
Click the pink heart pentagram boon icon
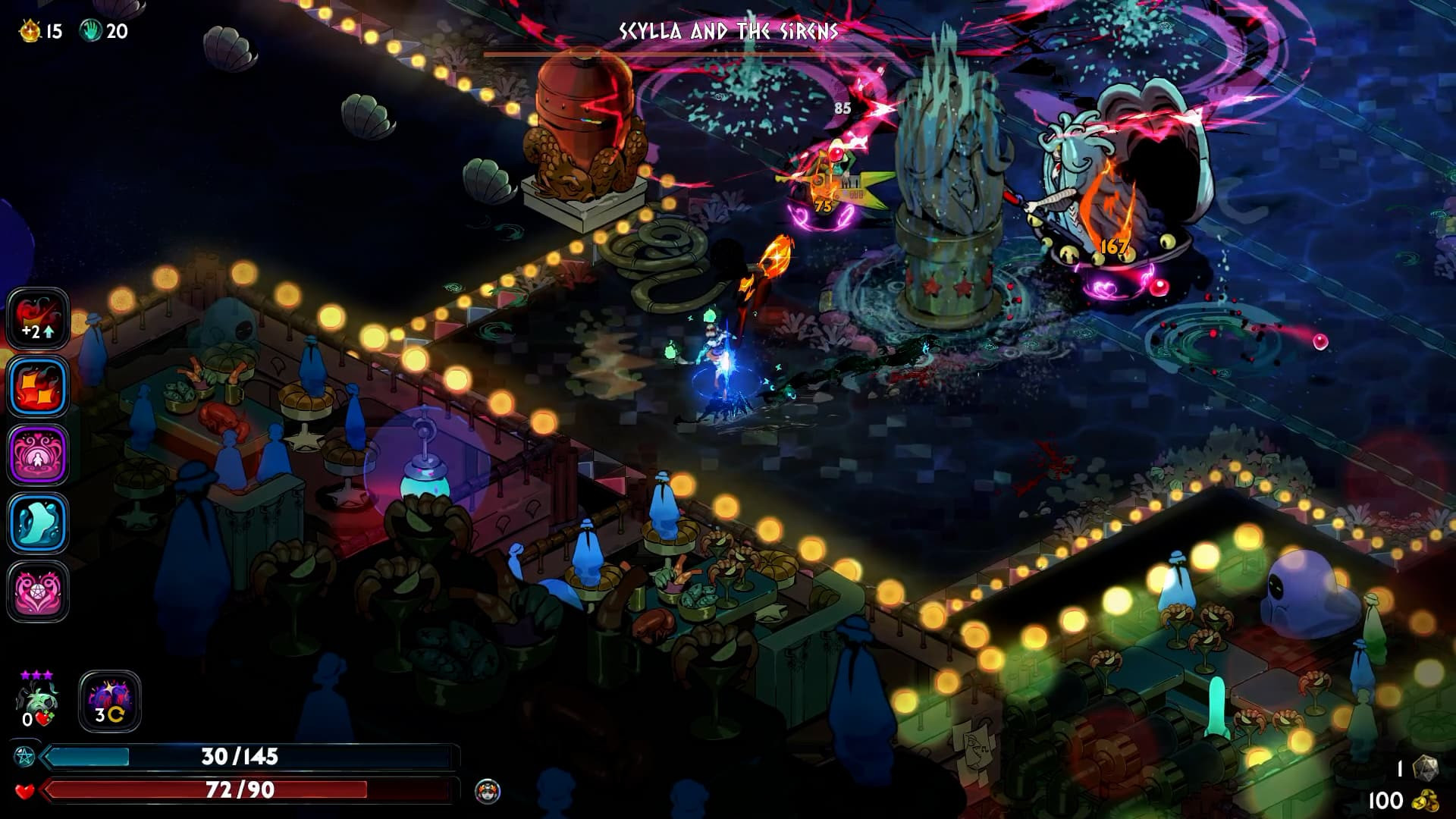click(x=38, y=591)
